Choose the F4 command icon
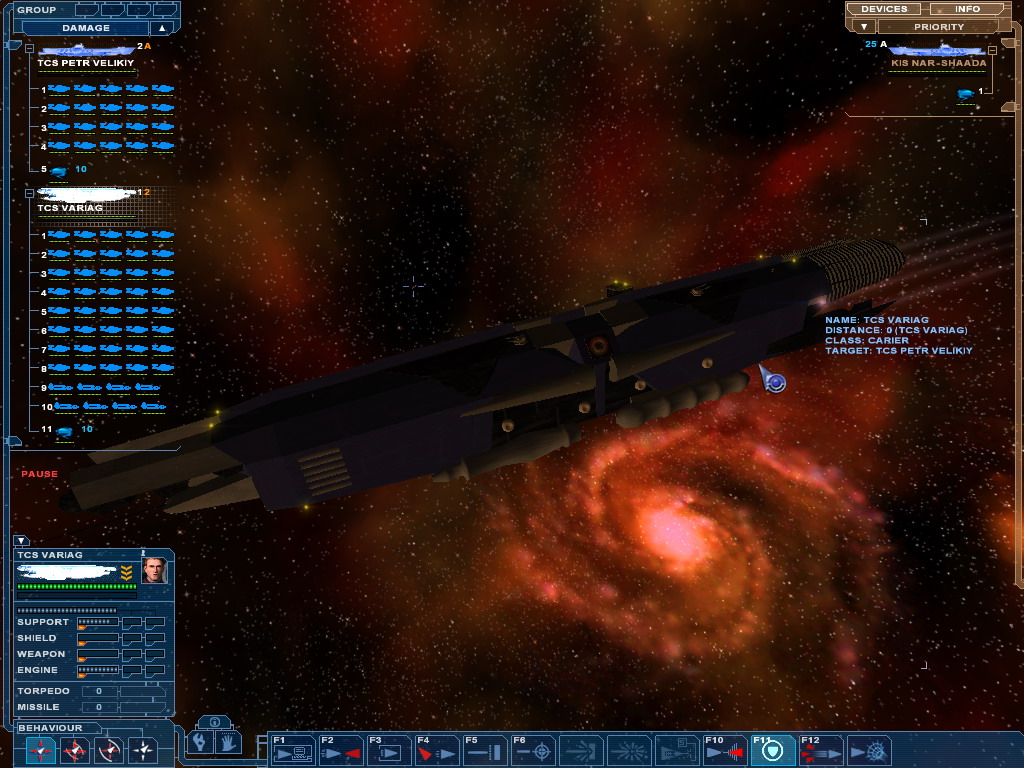The width and height of the screenshot is (1024, 768). pyautogui.click(x=436, y=750)
